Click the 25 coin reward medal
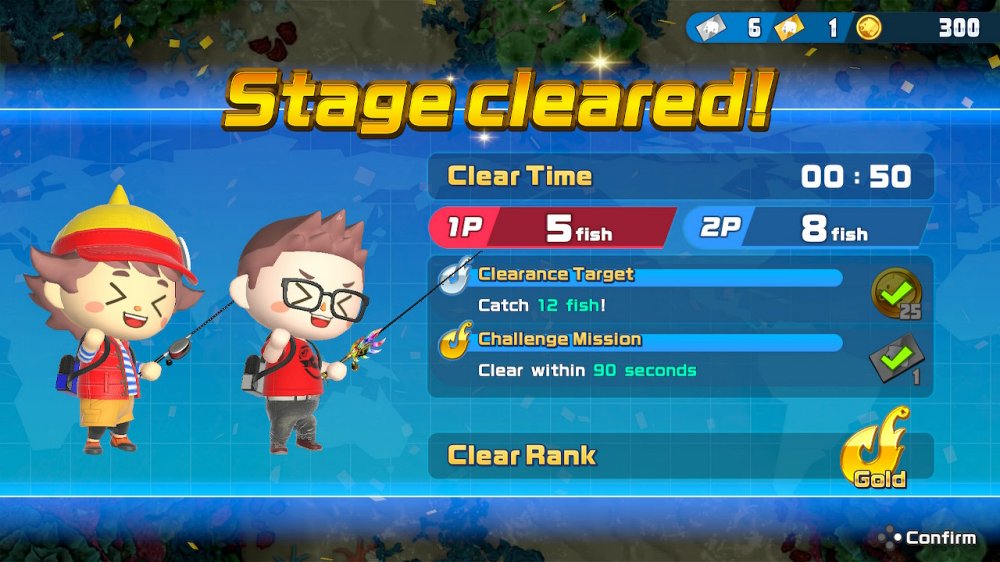 (897, 294)
